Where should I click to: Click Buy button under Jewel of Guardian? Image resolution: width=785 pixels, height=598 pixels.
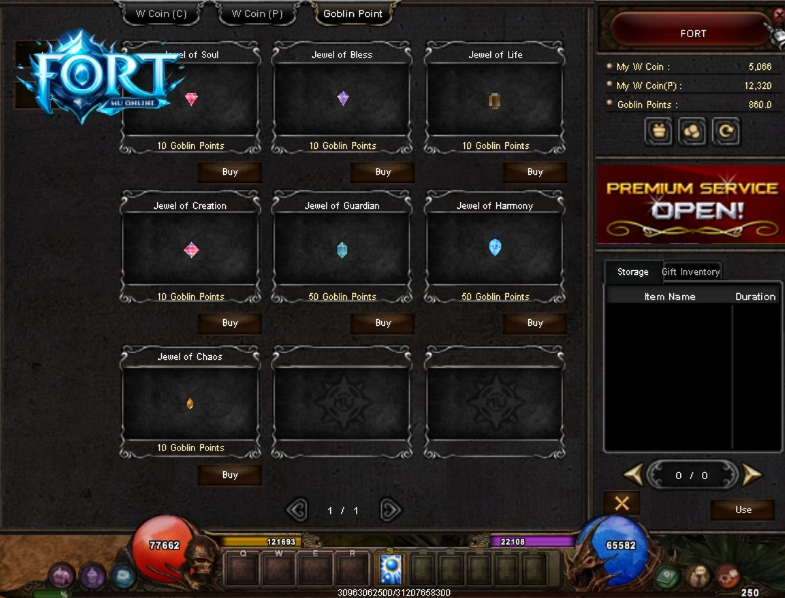(x=383, y=323)
